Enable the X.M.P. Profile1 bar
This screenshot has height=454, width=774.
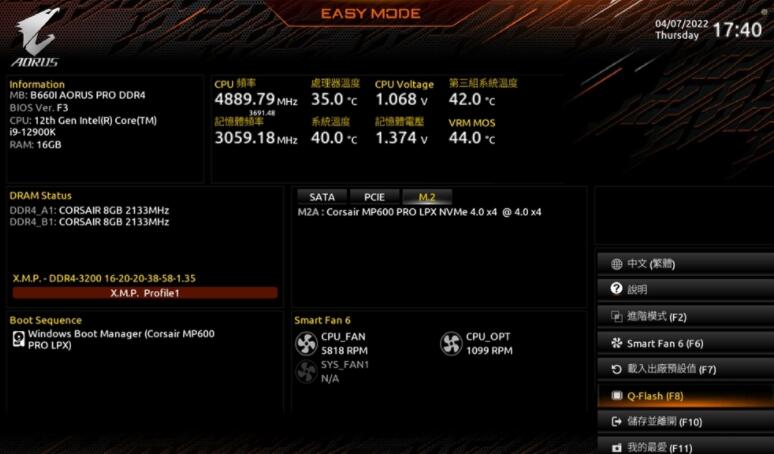click(x=144, y=293)
